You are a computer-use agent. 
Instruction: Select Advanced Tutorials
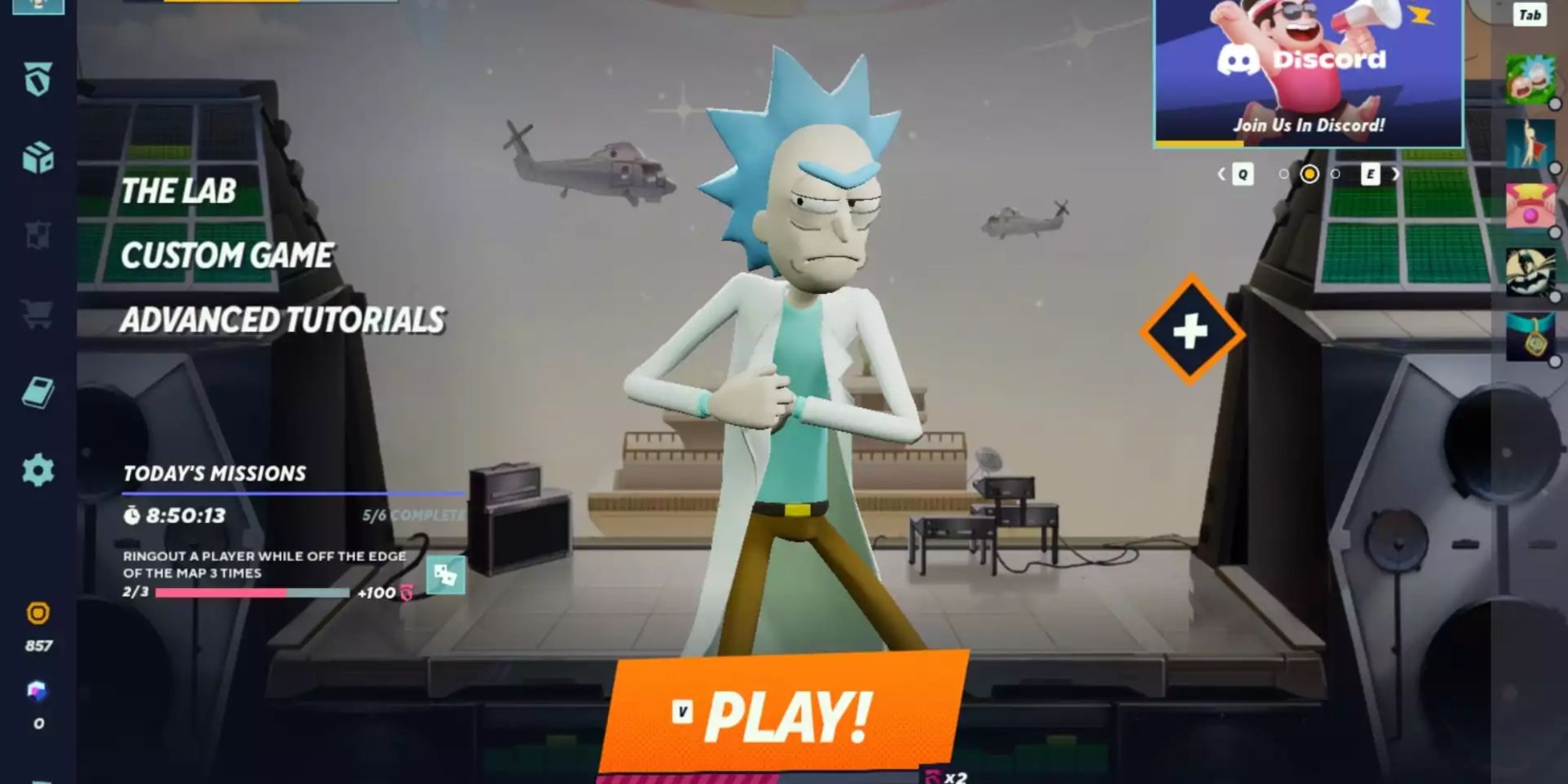pyautogui.click(x=284, y=319)
